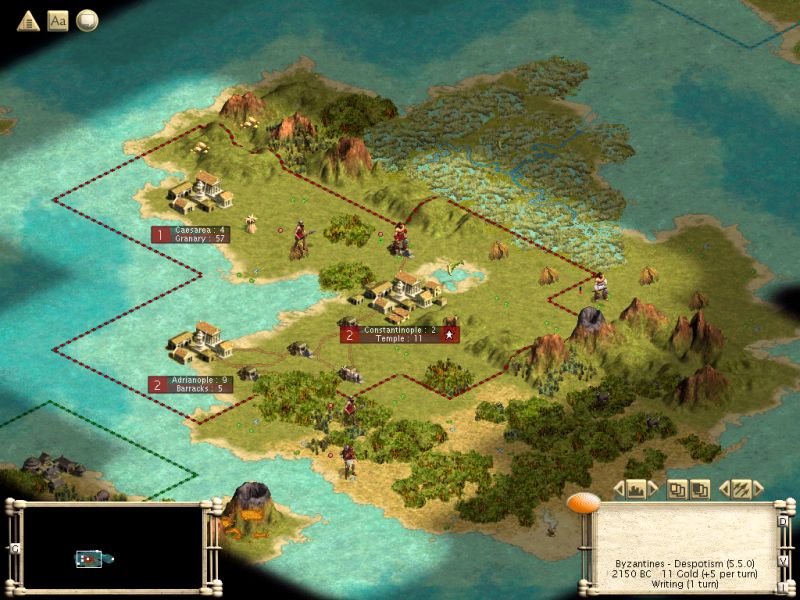Click the round advisors button

point(87,20)
